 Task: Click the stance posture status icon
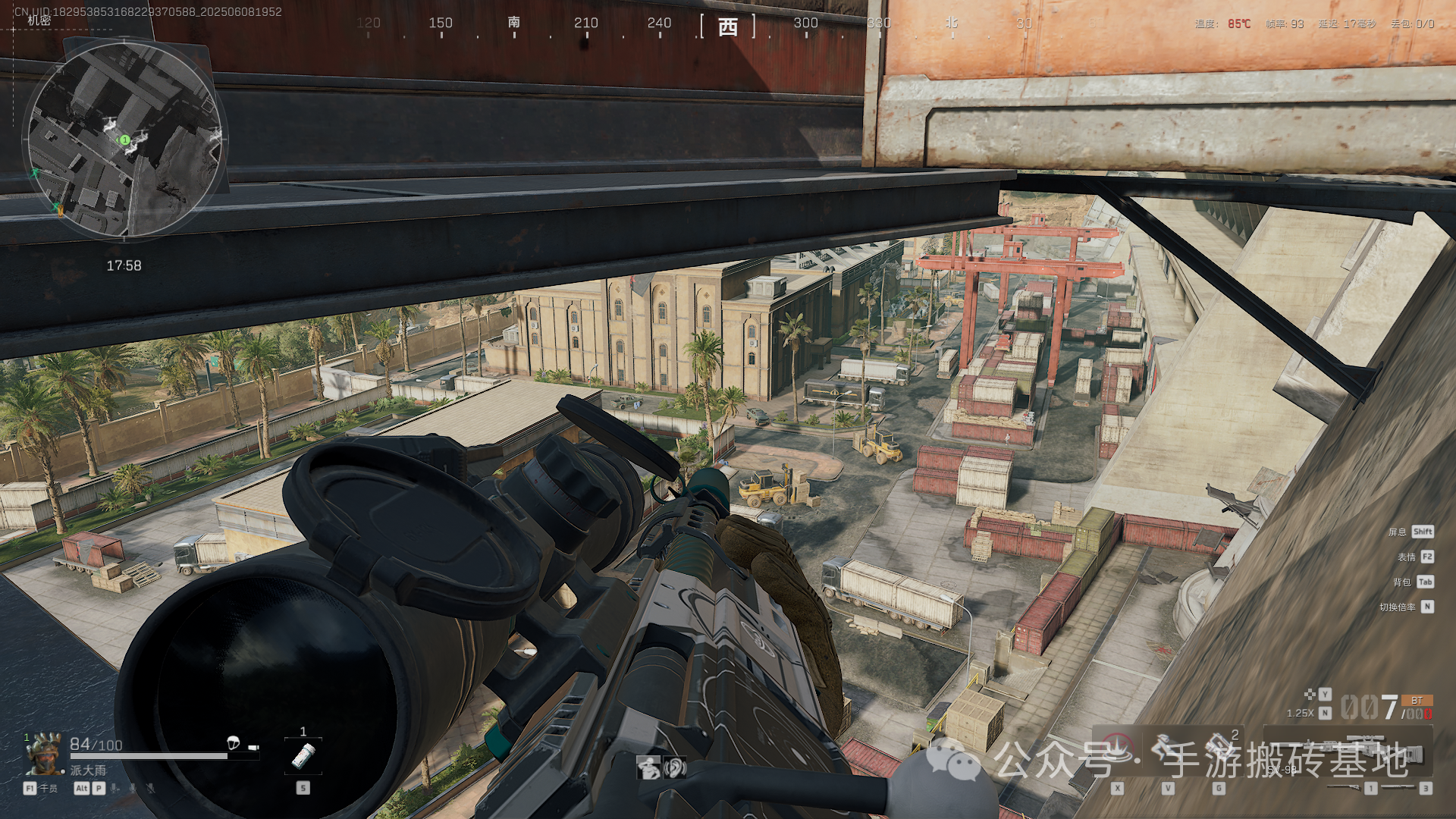coord(648,768)
